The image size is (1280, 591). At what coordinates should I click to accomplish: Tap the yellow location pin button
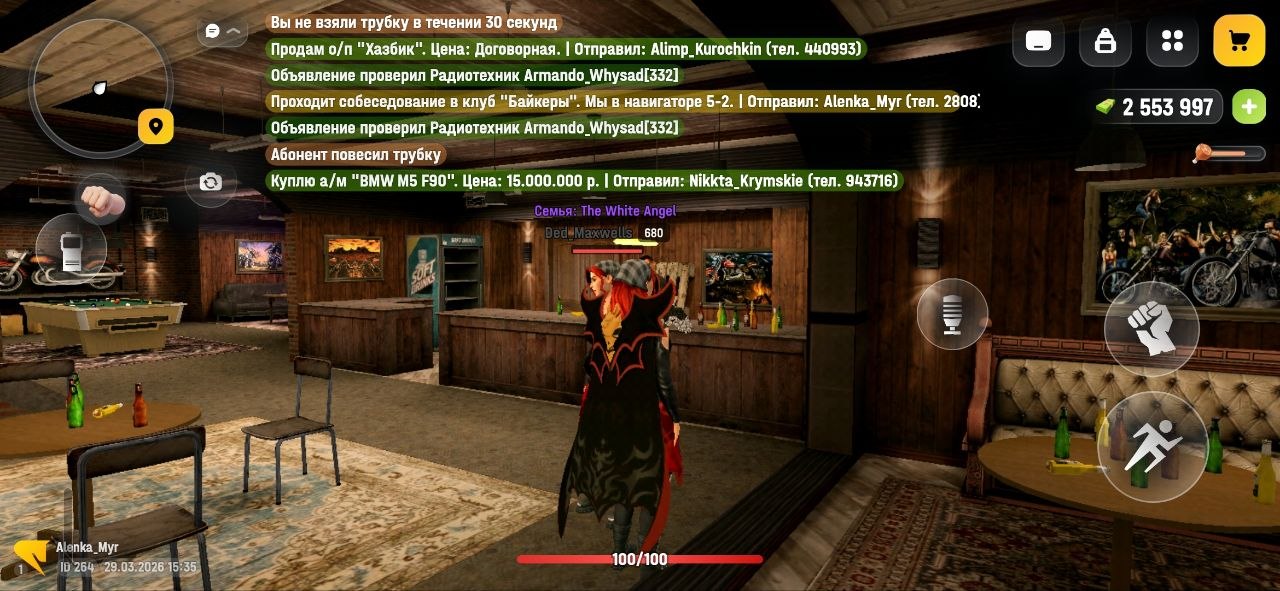pos(156,127)
